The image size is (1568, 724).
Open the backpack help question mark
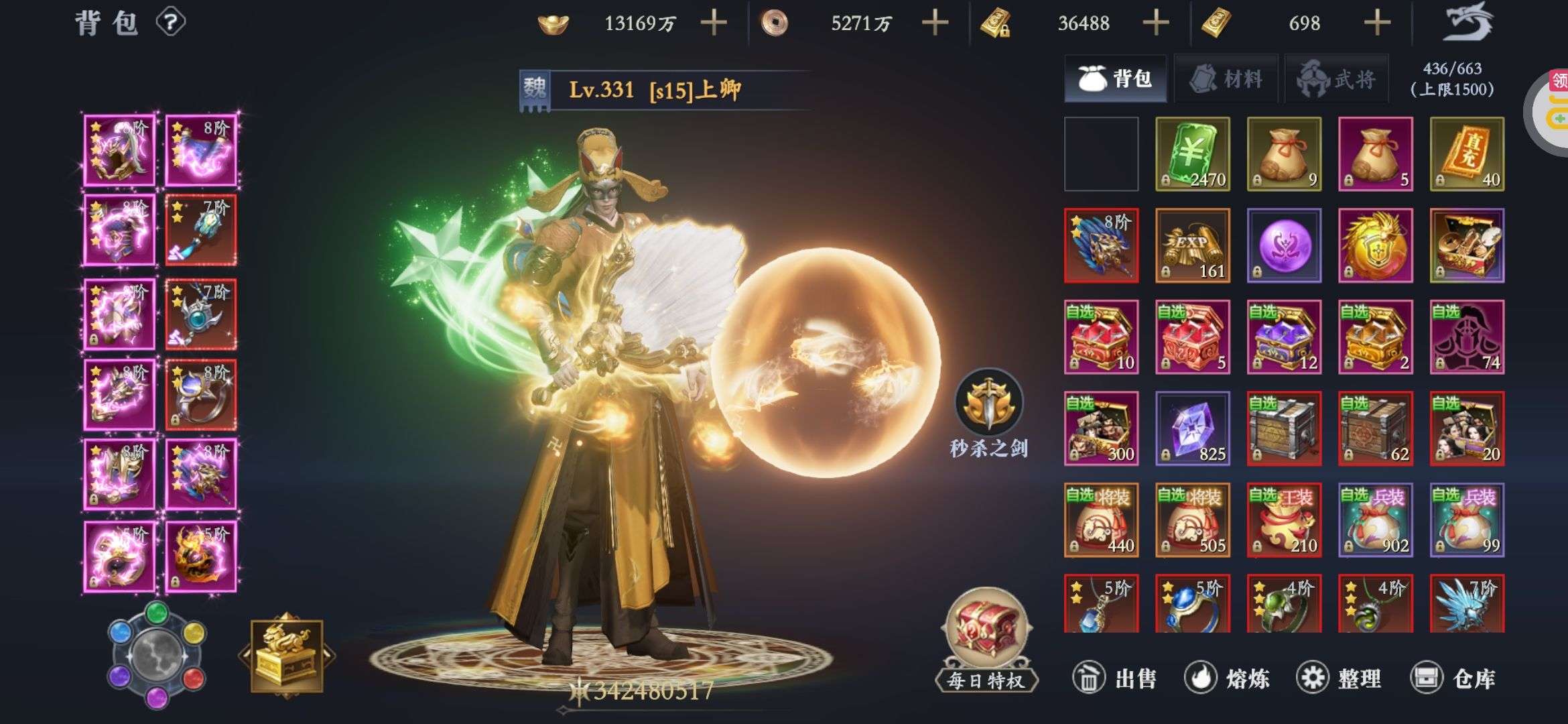point(170,23)
